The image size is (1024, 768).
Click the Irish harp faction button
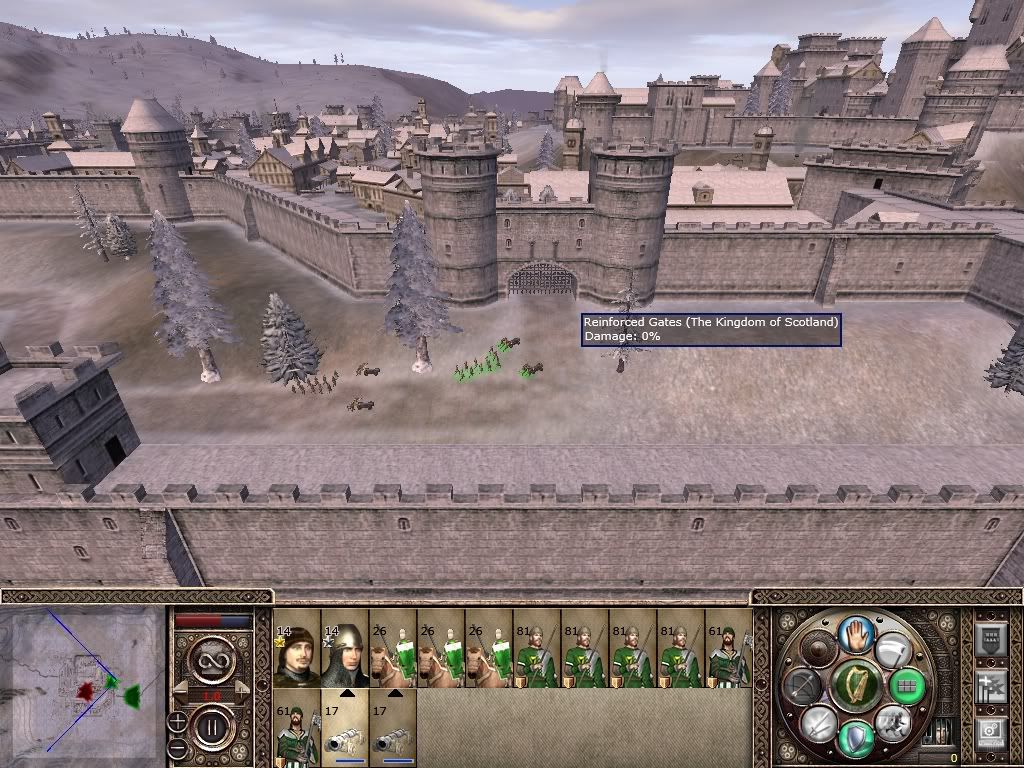856,686
